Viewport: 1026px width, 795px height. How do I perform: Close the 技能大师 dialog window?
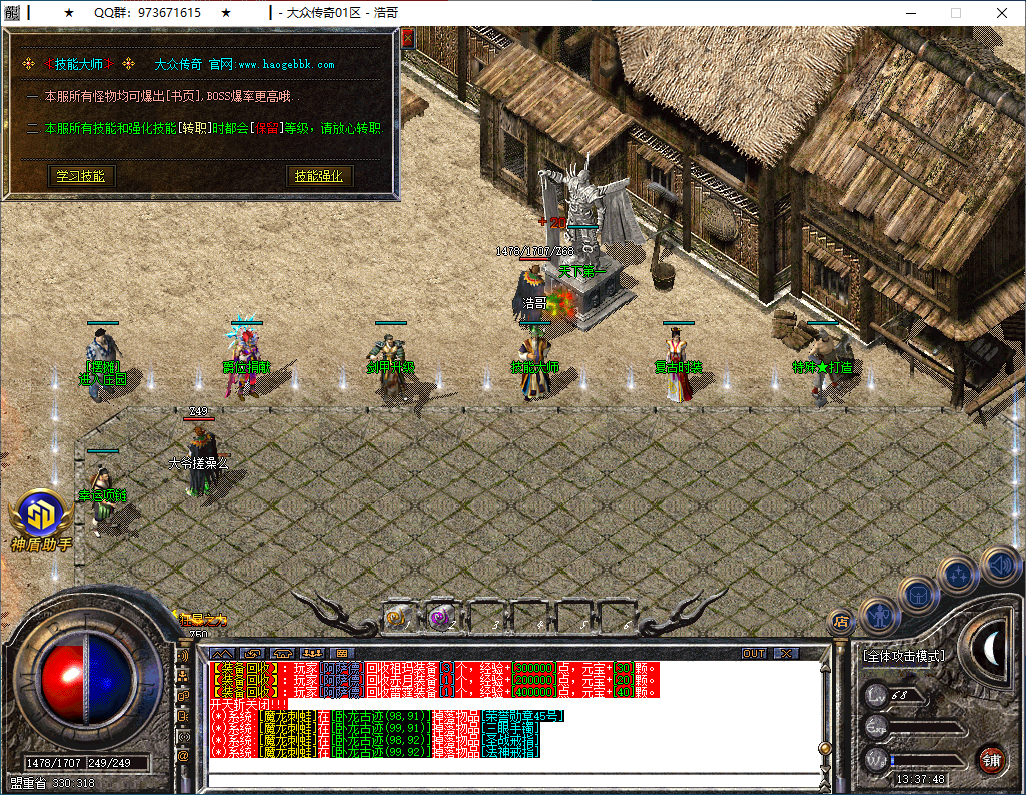[407, 39]
